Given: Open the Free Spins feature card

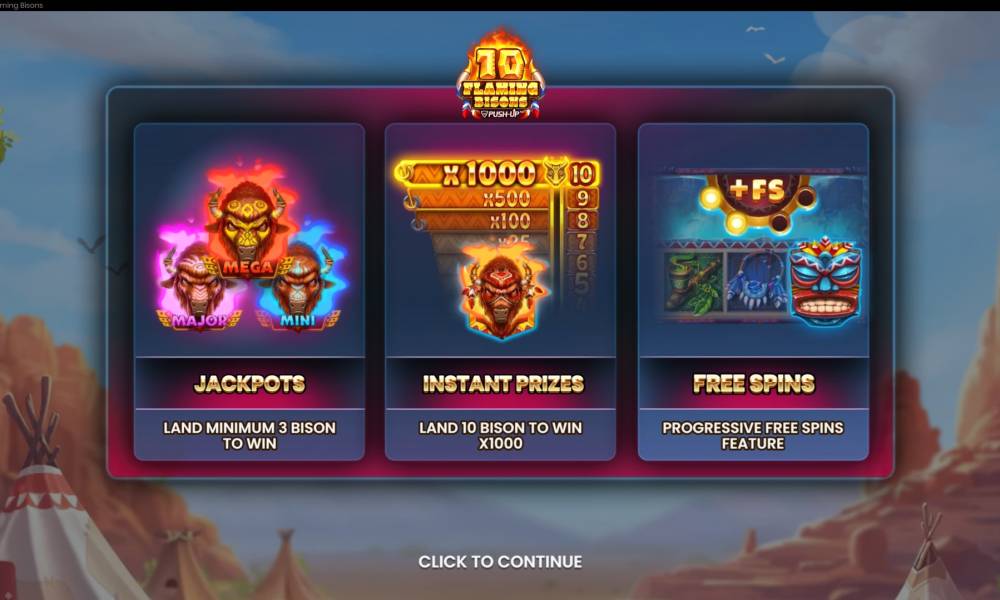Looking at the screenshot, I should [753, 291].
